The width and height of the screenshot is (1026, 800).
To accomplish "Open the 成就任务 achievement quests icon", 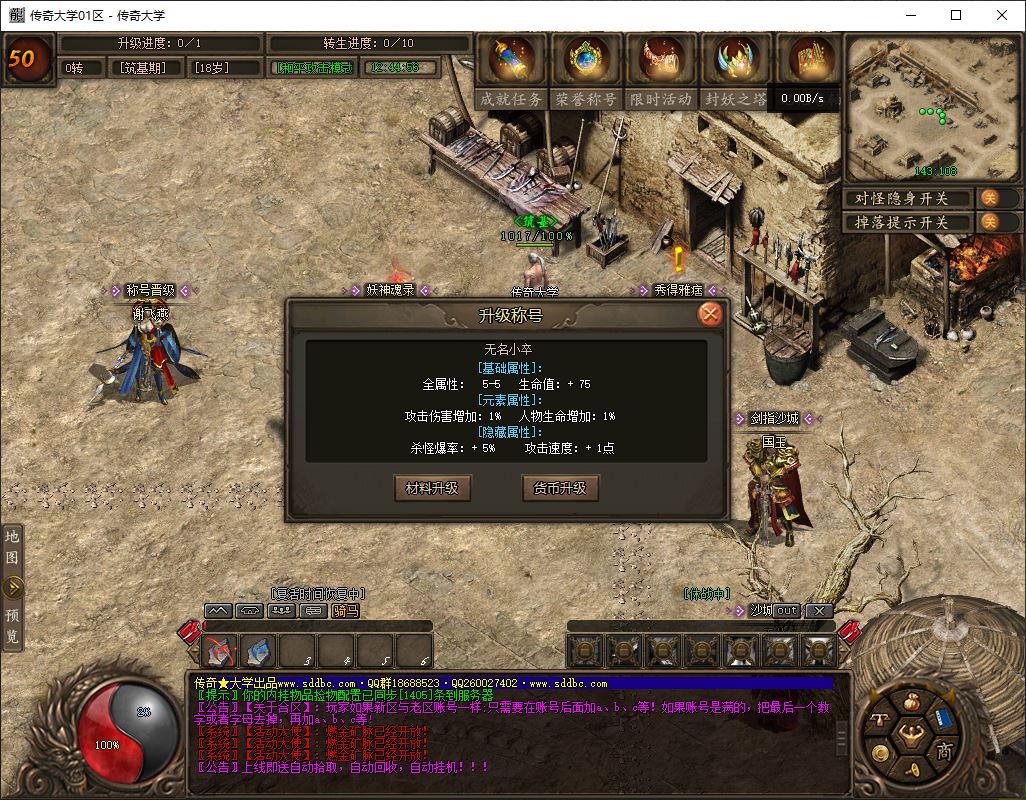I will [x=511, y=69].
